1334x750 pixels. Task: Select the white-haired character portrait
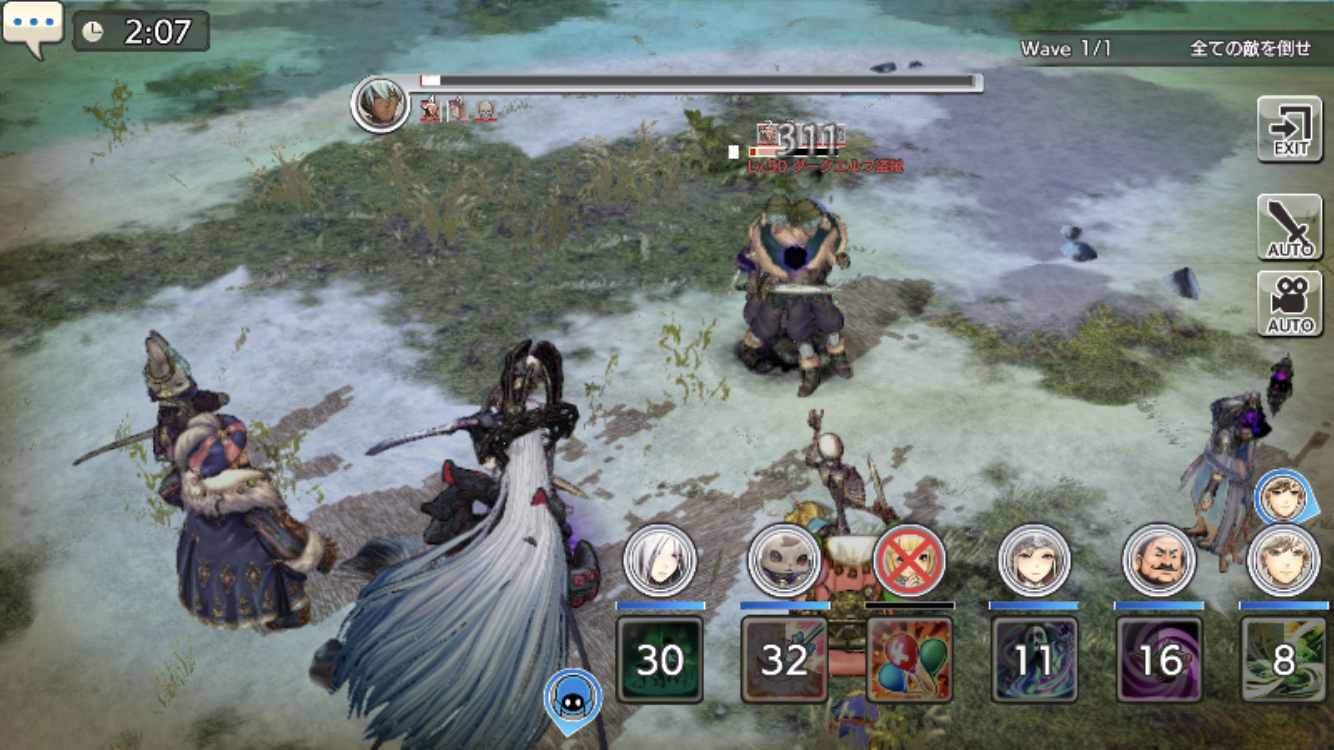[659, 560]
